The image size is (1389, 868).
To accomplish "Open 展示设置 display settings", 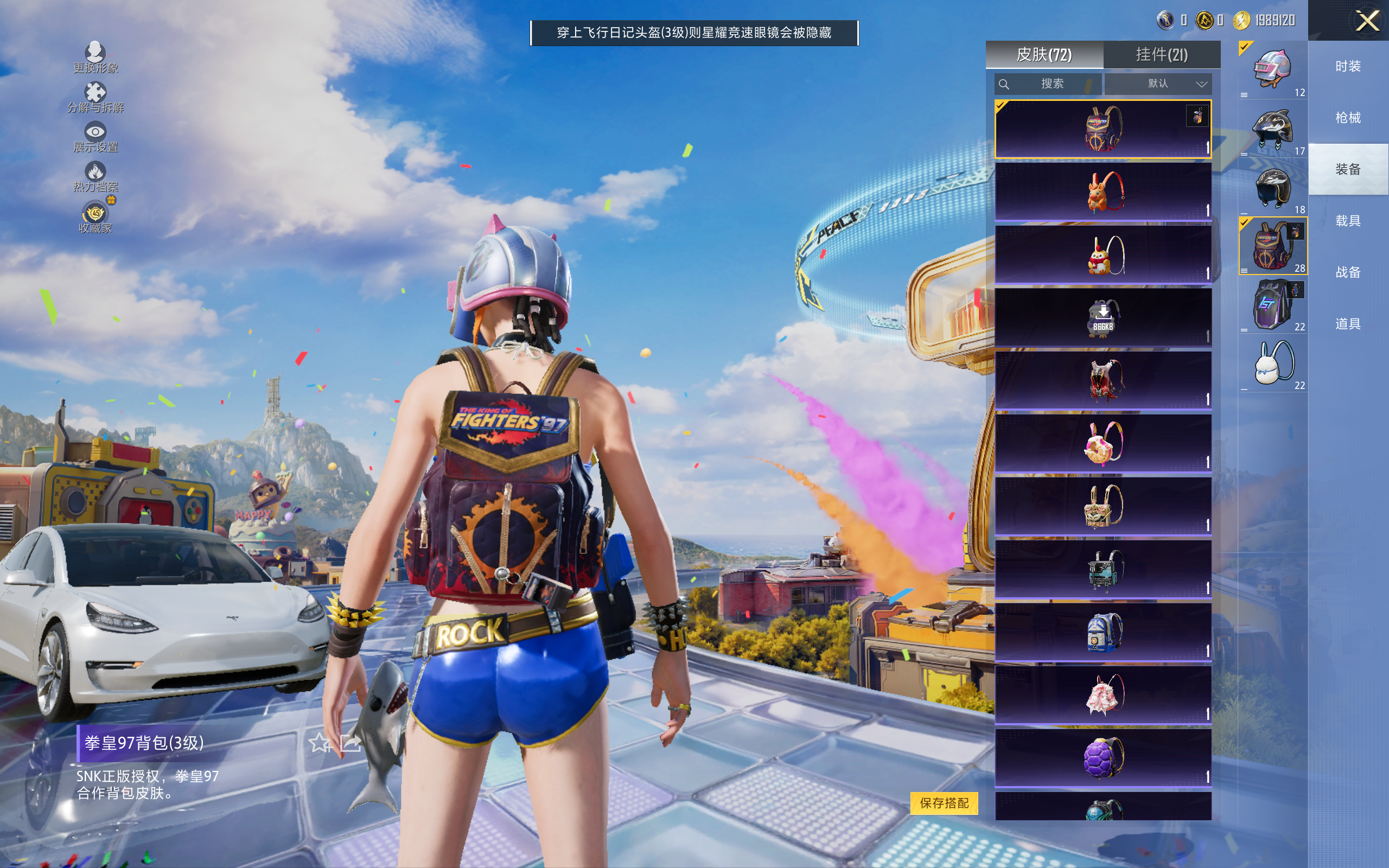I will 95,137.
